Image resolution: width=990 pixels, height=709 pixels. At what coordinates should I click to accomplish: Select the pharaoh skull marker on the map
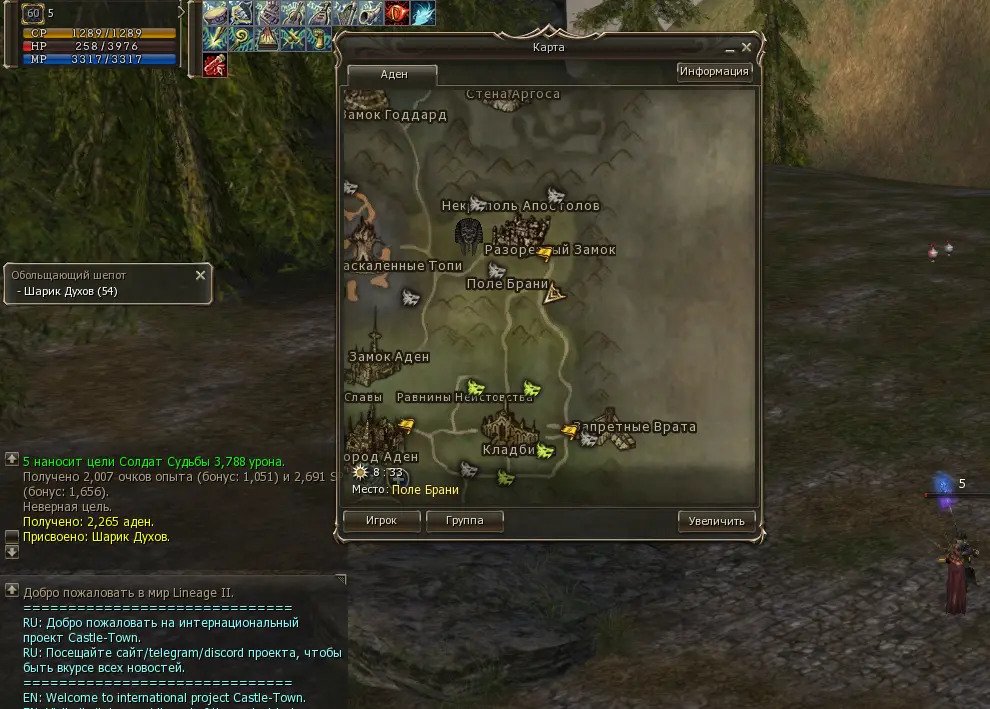coord(468,234)
